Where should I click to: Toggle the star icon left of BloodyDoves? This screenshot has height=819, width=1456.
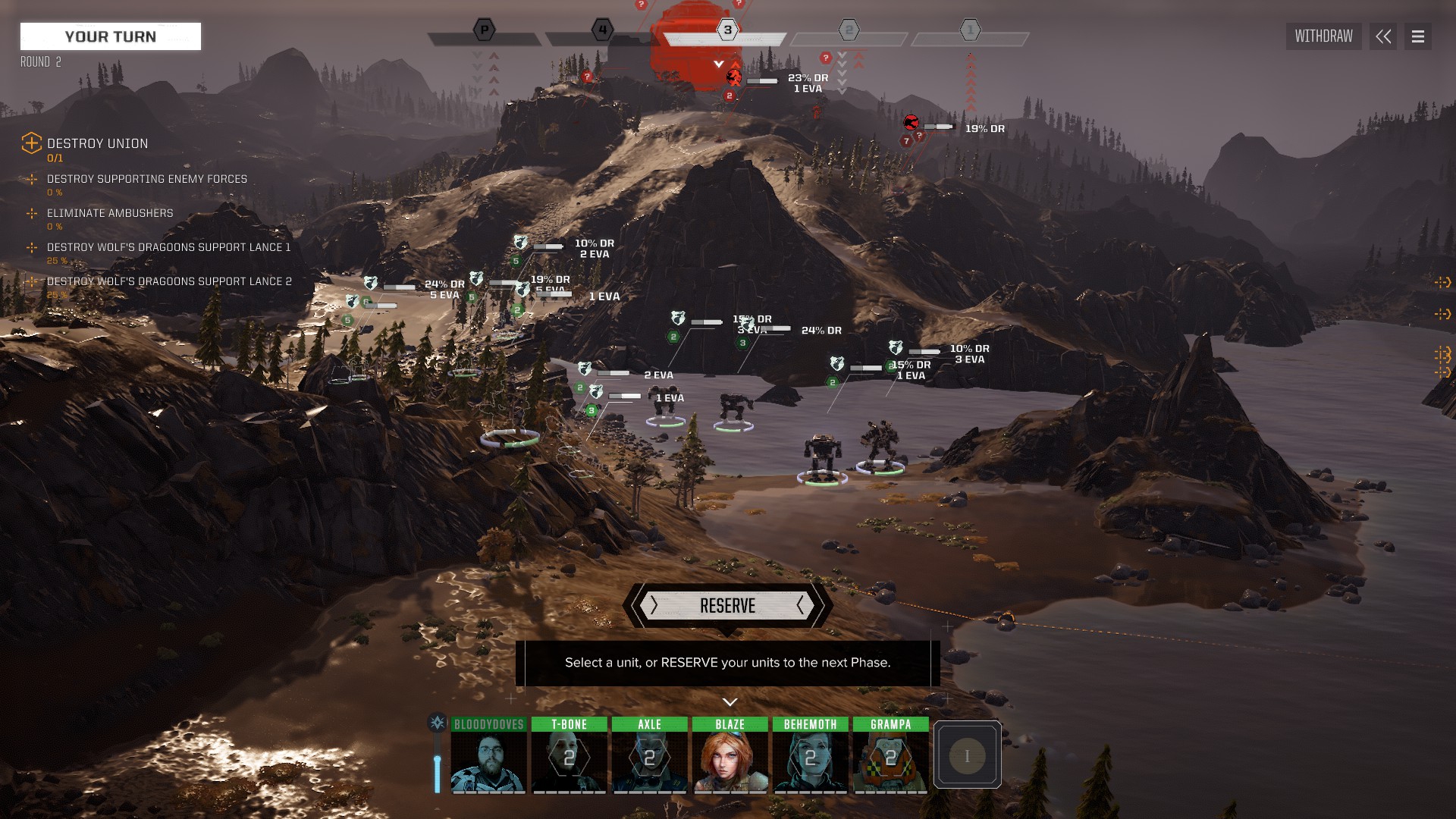pyautogui.click(x=438, y=723)
